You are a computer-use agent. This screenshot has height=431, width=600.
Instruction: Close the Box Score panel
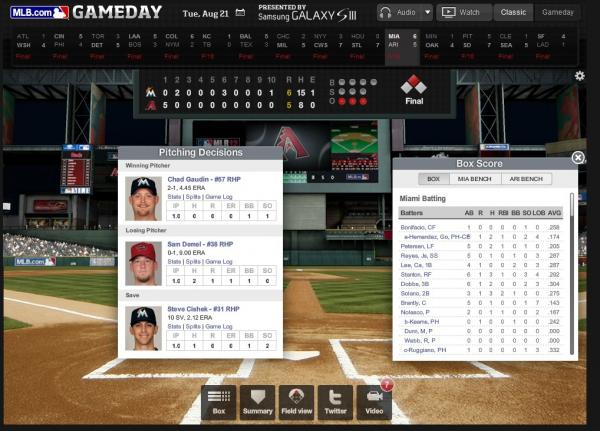[578, 158]
